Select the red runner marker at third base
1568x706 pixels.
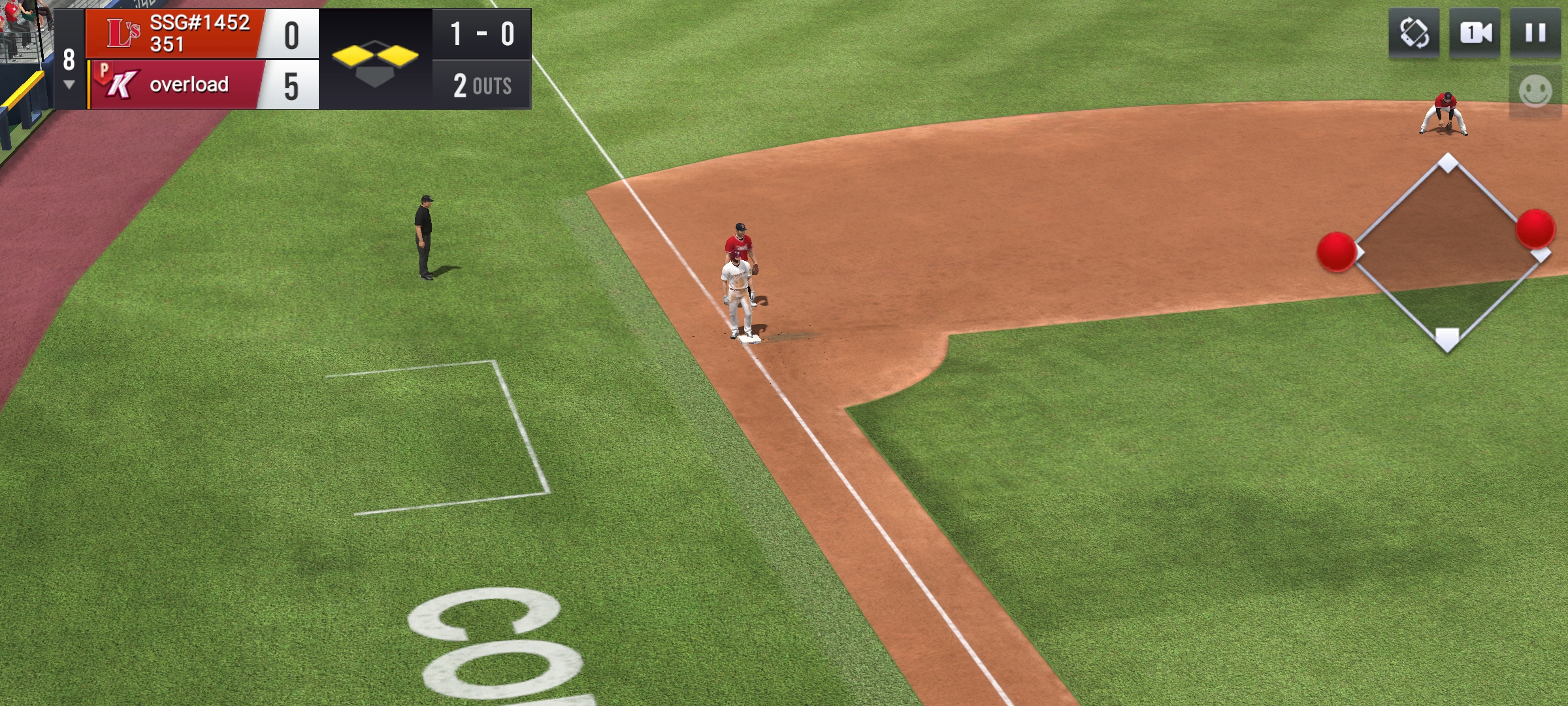pos(1336,252)
